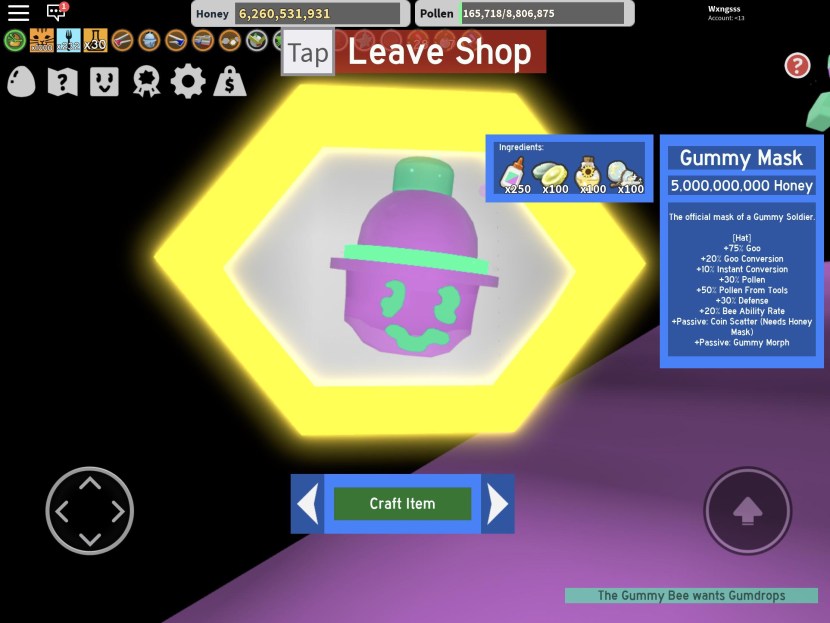Viewport: 830px width, 623px height.
Task: Tap the Leave Shop button
Action: pos(439,52)
